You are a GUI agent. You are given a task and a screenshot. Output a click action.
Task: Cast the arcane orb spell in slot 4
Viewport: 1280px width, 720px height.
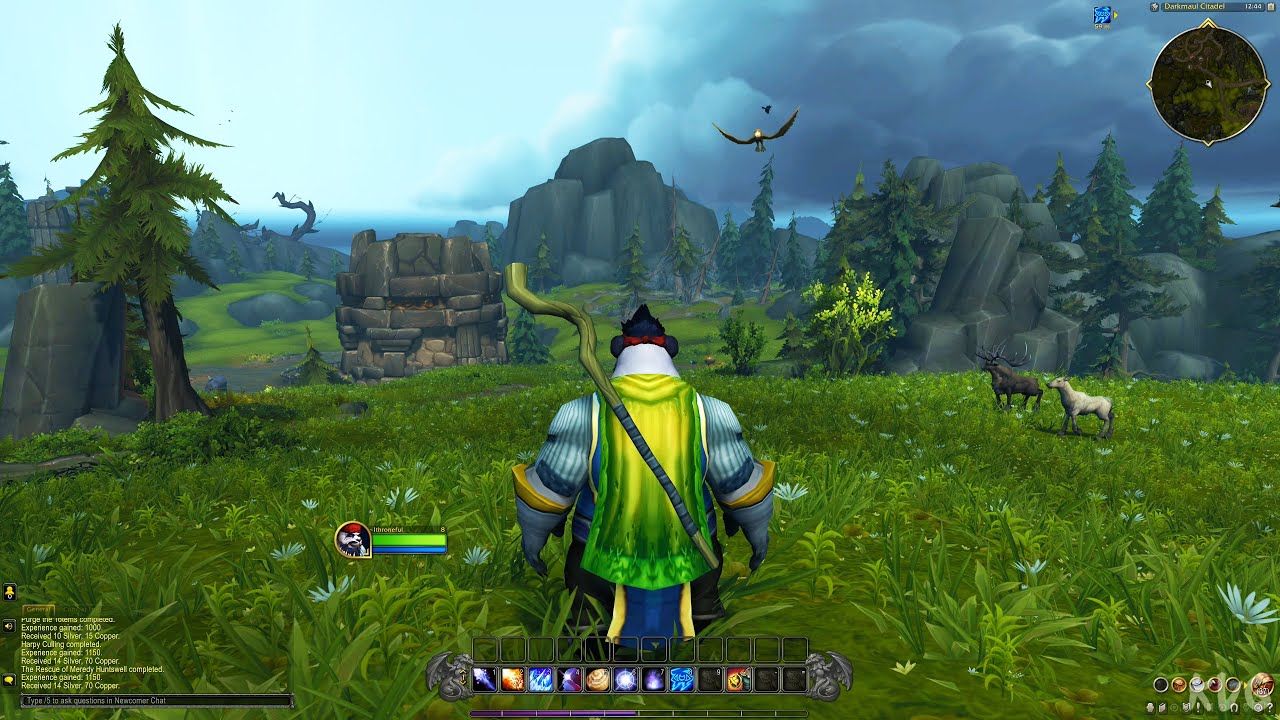(x=569, y=680)
